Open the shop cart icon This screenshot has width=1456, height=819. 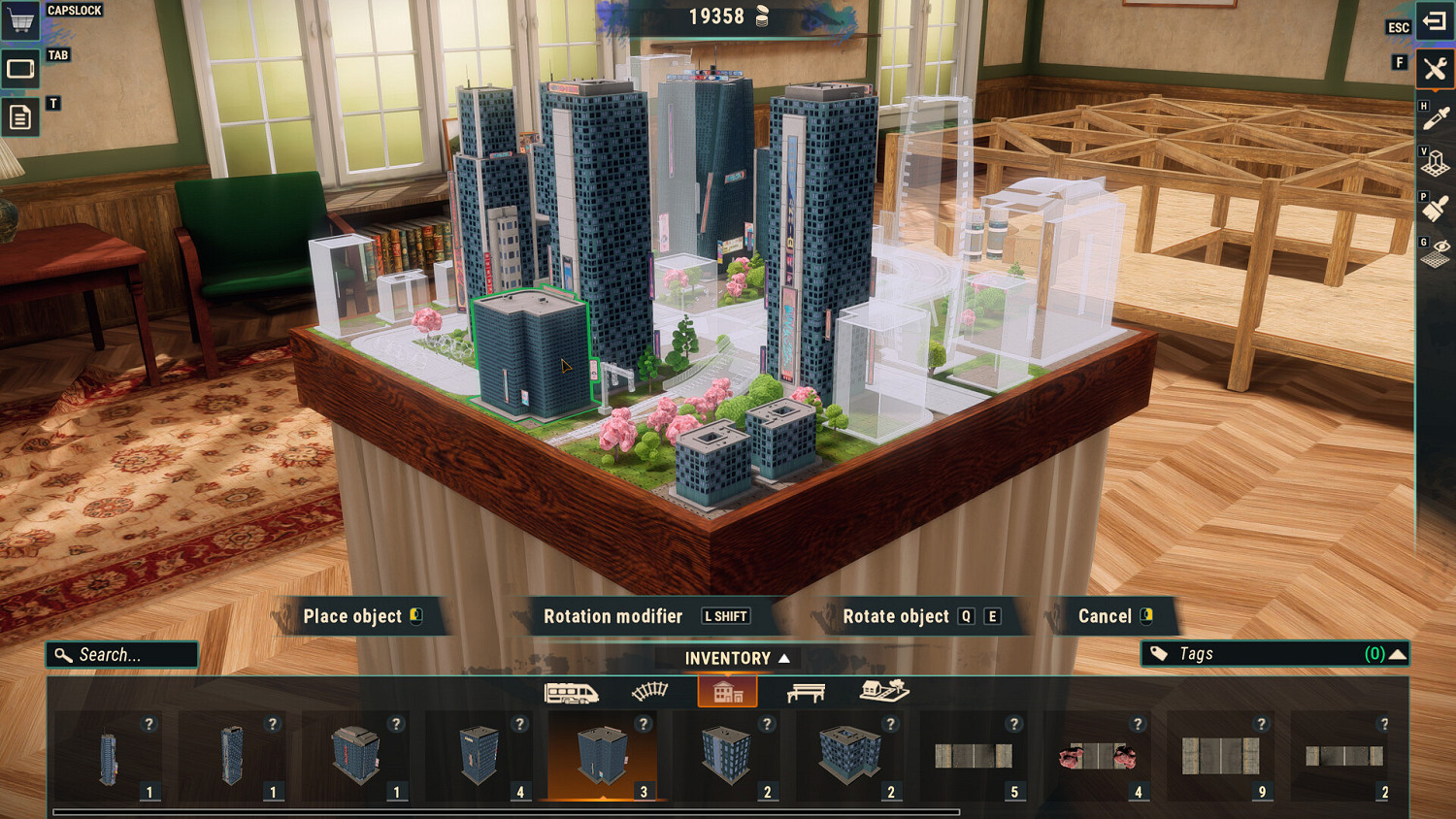pos(20,19)
